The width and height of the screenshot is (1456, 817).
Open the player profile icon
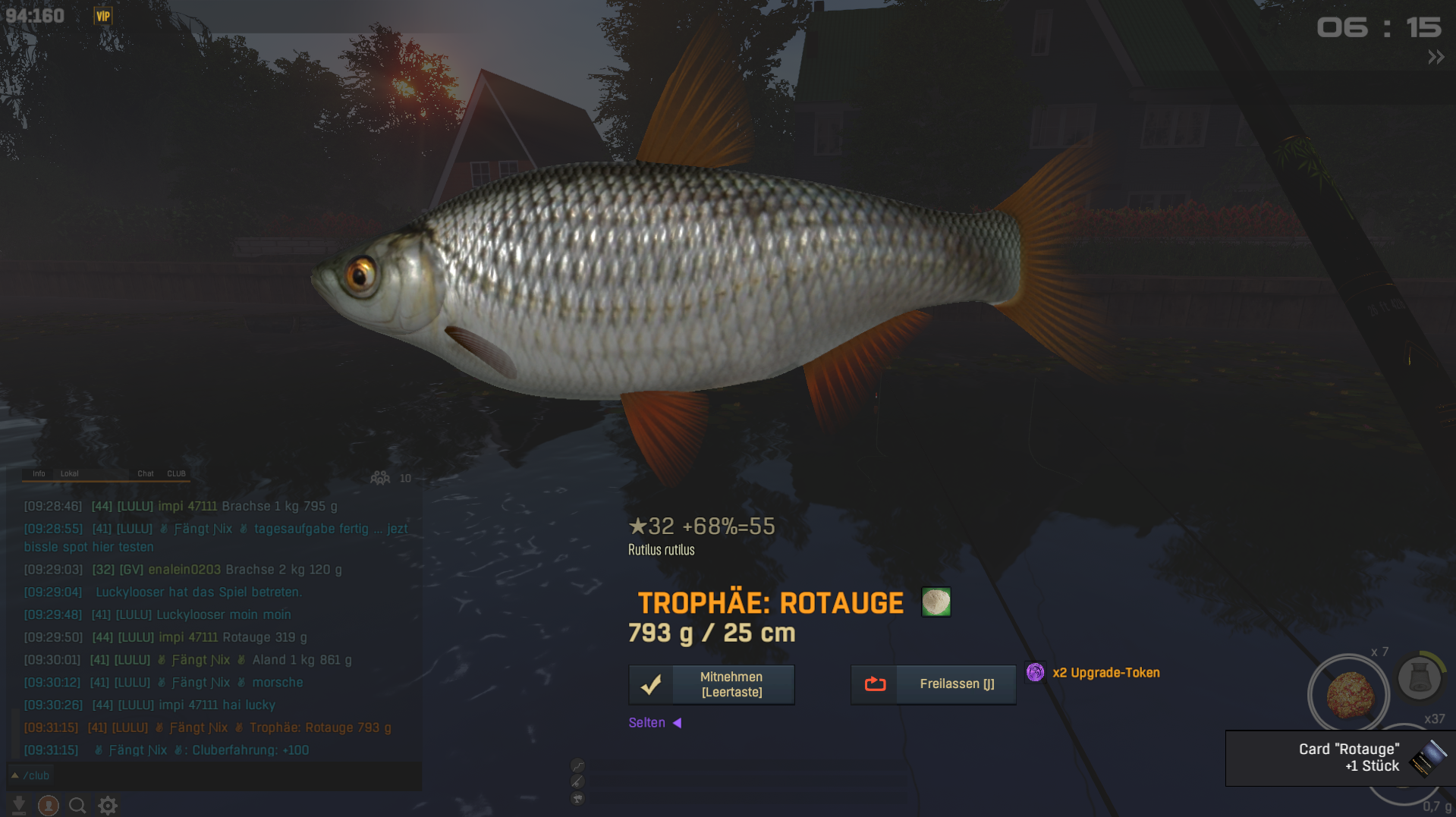coord(49,805)
